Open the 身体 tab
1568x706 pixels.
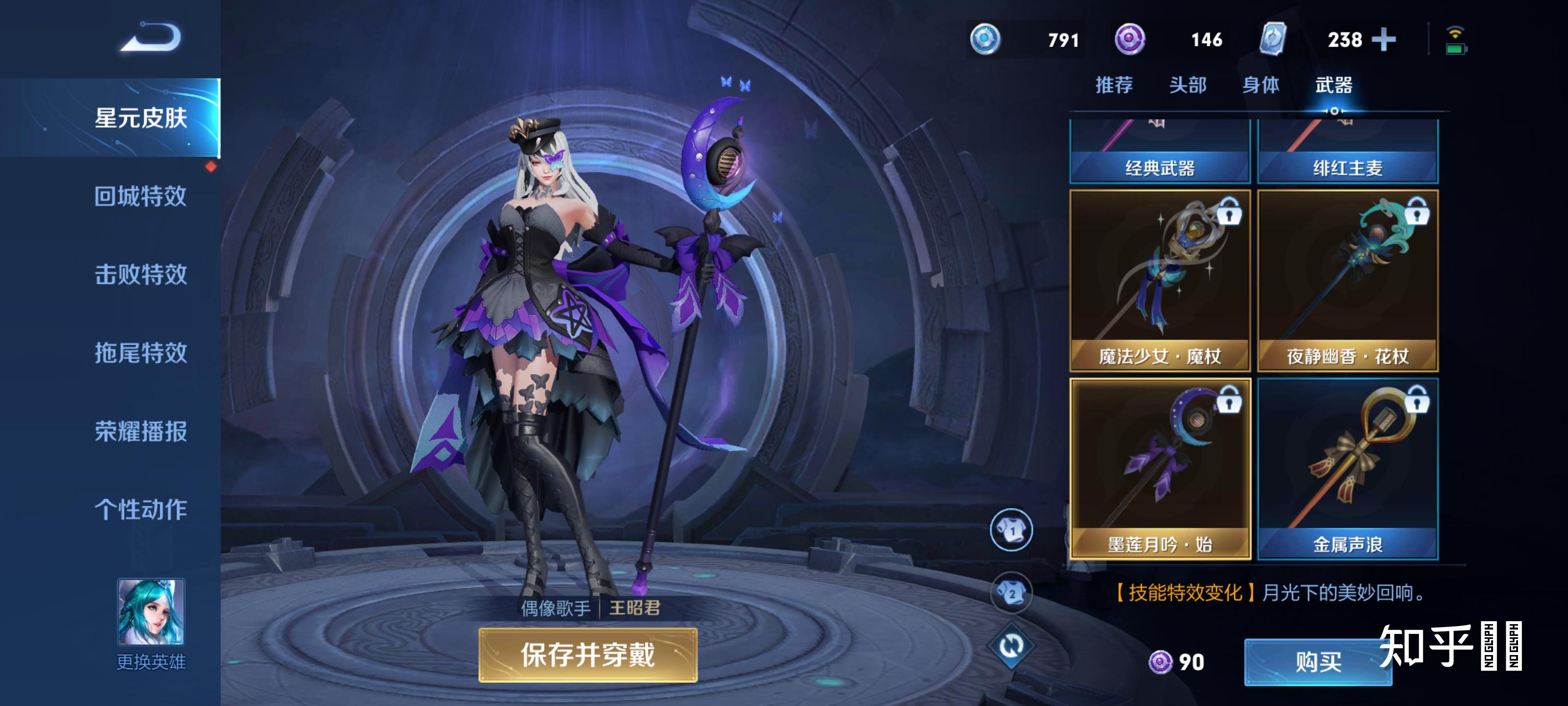point(1261,85)
